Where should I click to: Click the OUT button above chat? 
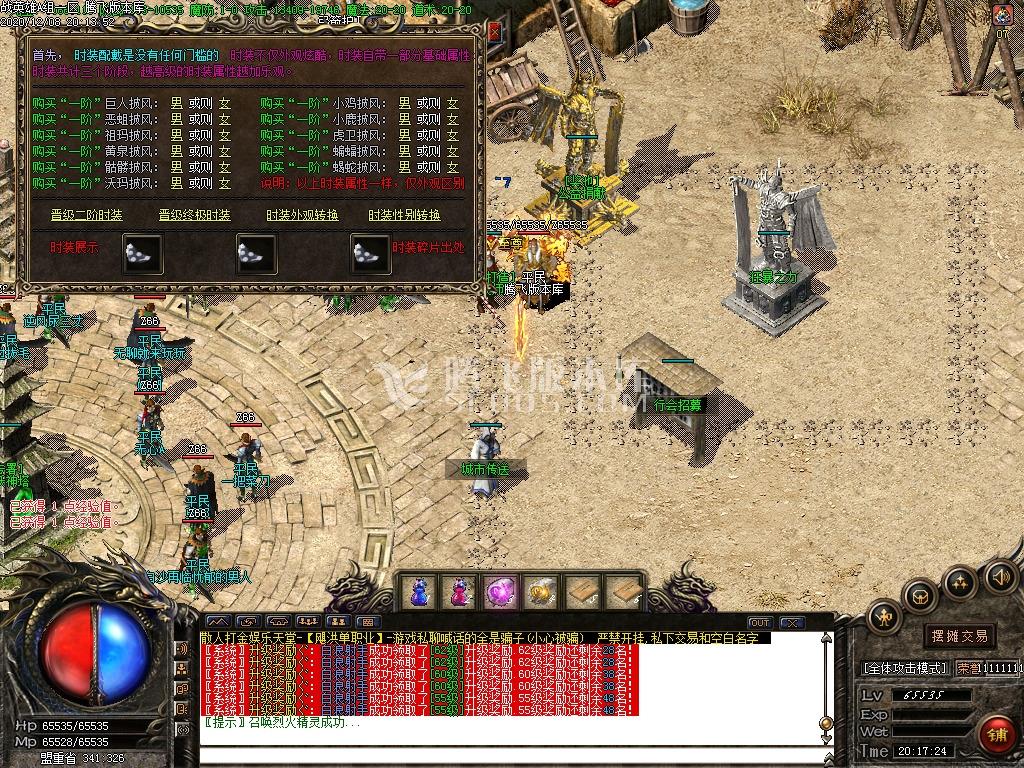tap(760, 623)
